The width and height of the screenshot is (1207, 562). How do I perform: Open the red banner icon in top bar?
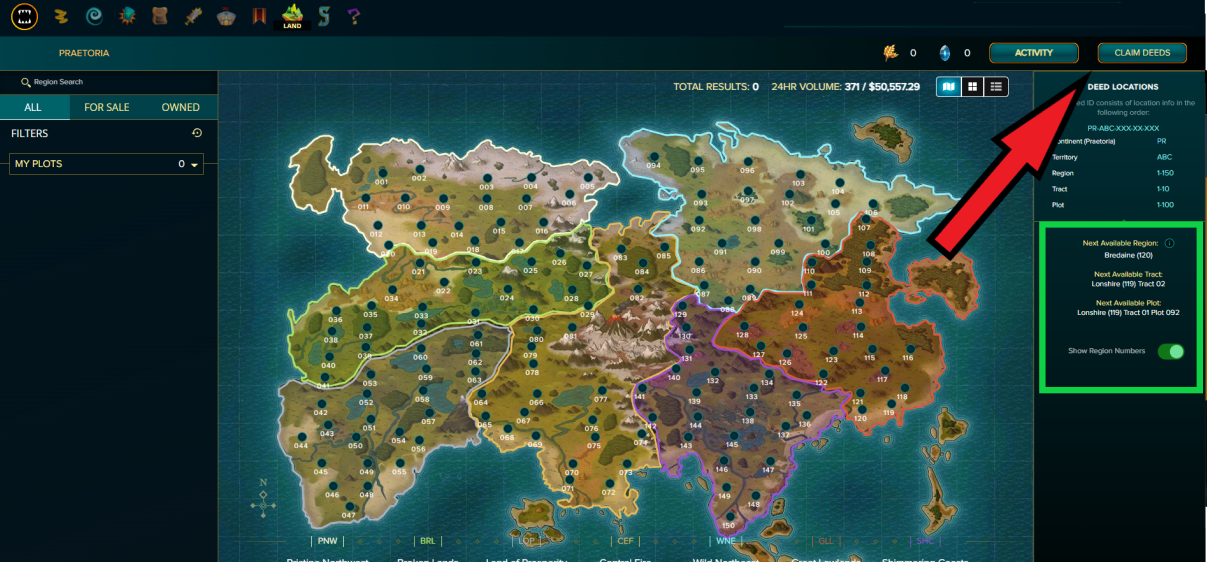(259, 16)
